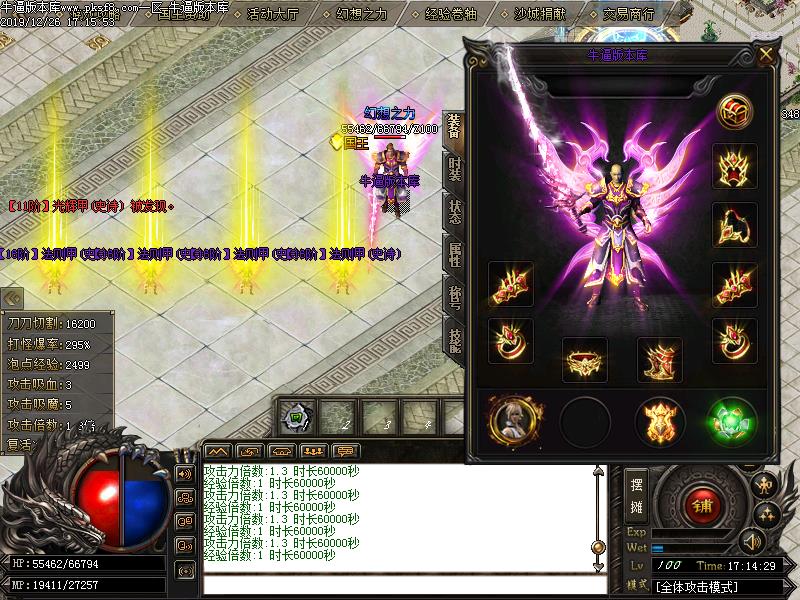Open the 交易商行 trading menu

coord(630,14)
